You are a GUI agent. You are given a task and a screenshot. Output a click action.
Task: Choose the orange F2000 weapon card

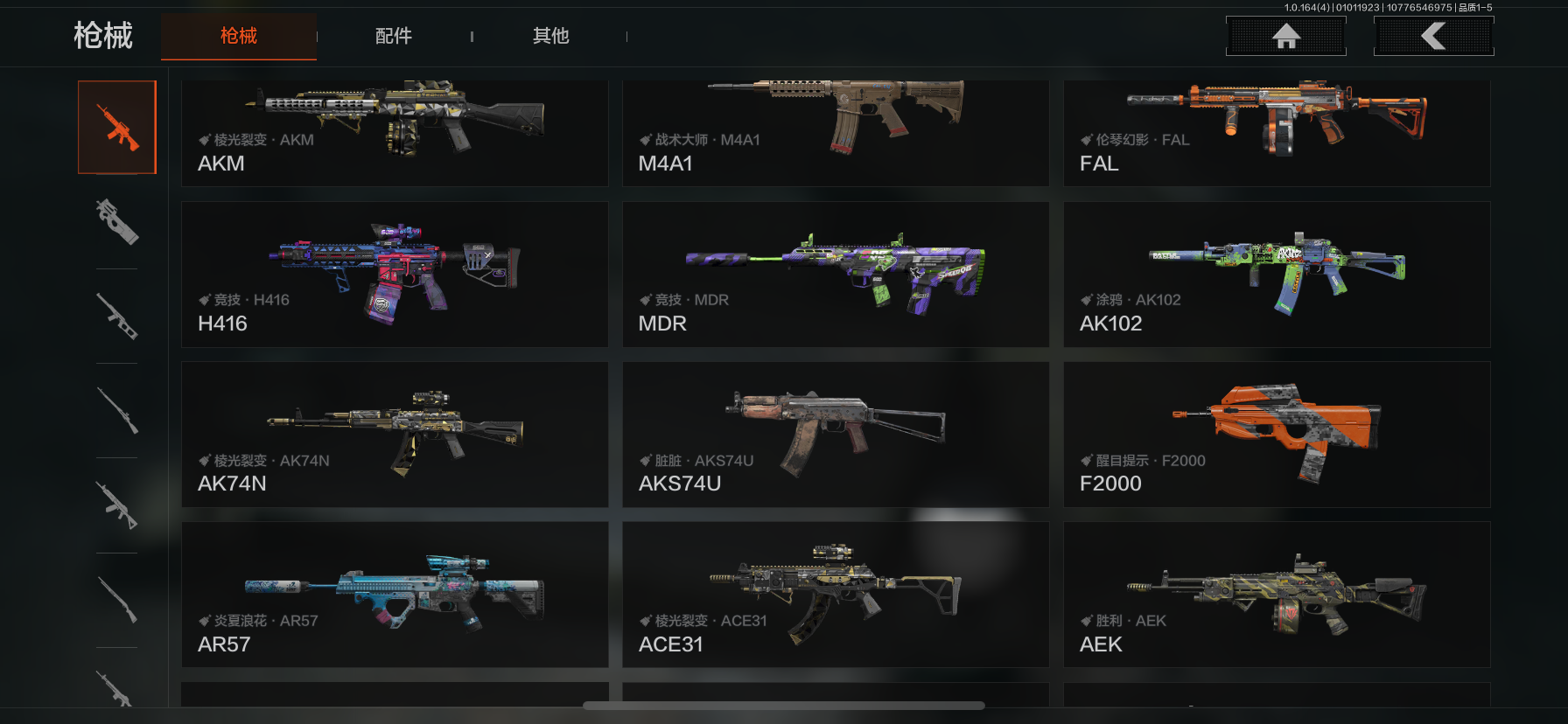1277,435
